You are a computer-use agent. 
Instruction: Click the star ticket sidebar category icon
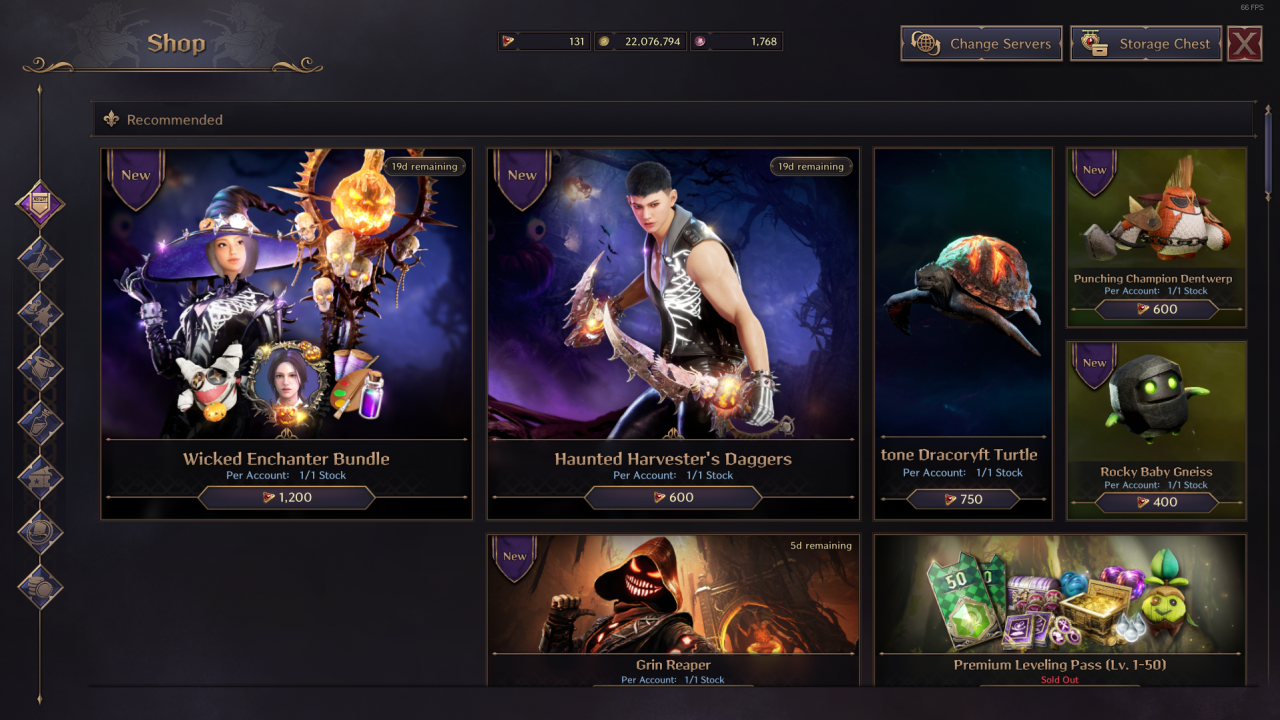pos(41,478)
